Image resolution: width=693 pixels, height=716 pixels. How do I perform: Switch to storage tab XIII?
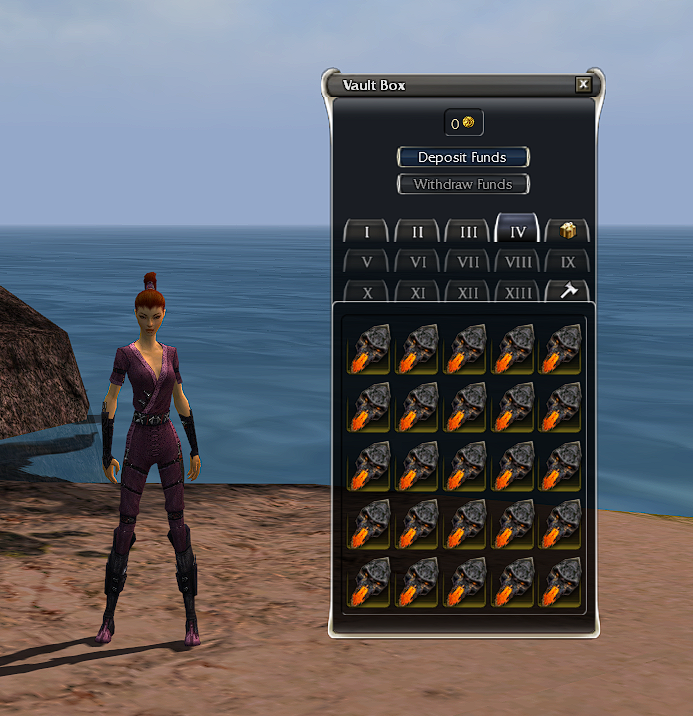(x=518, y=293)
